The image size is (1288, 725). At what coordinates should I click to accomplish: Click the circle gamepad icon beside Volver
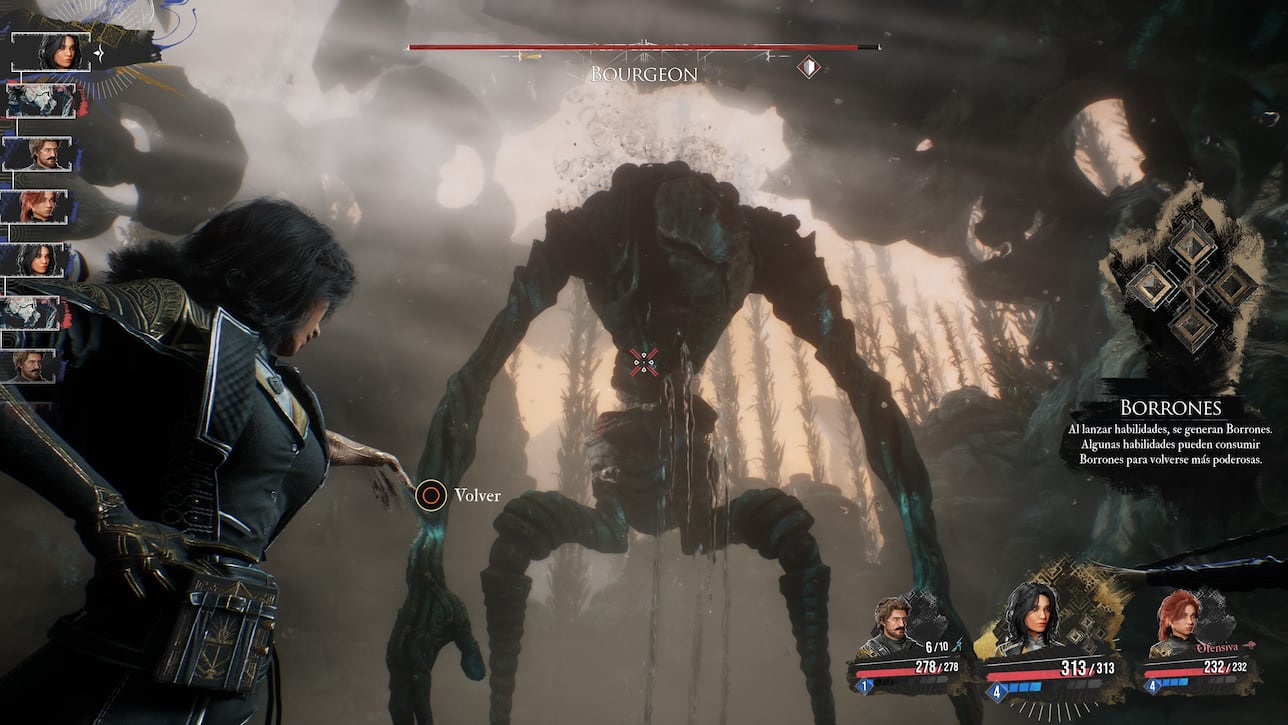[431, 494]
